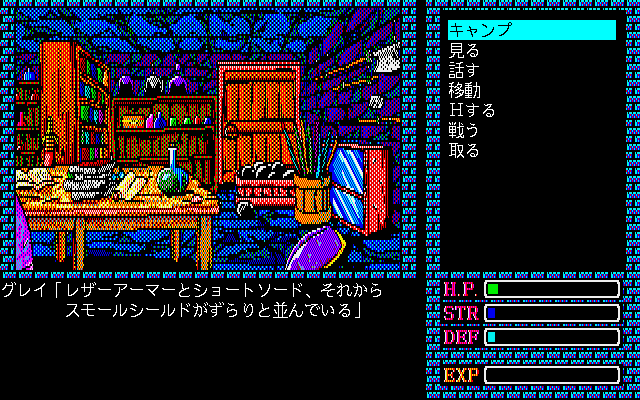This screenshot has width=640, height=400.
Task: Choose the 見る (Look) command
Action: 464,50
